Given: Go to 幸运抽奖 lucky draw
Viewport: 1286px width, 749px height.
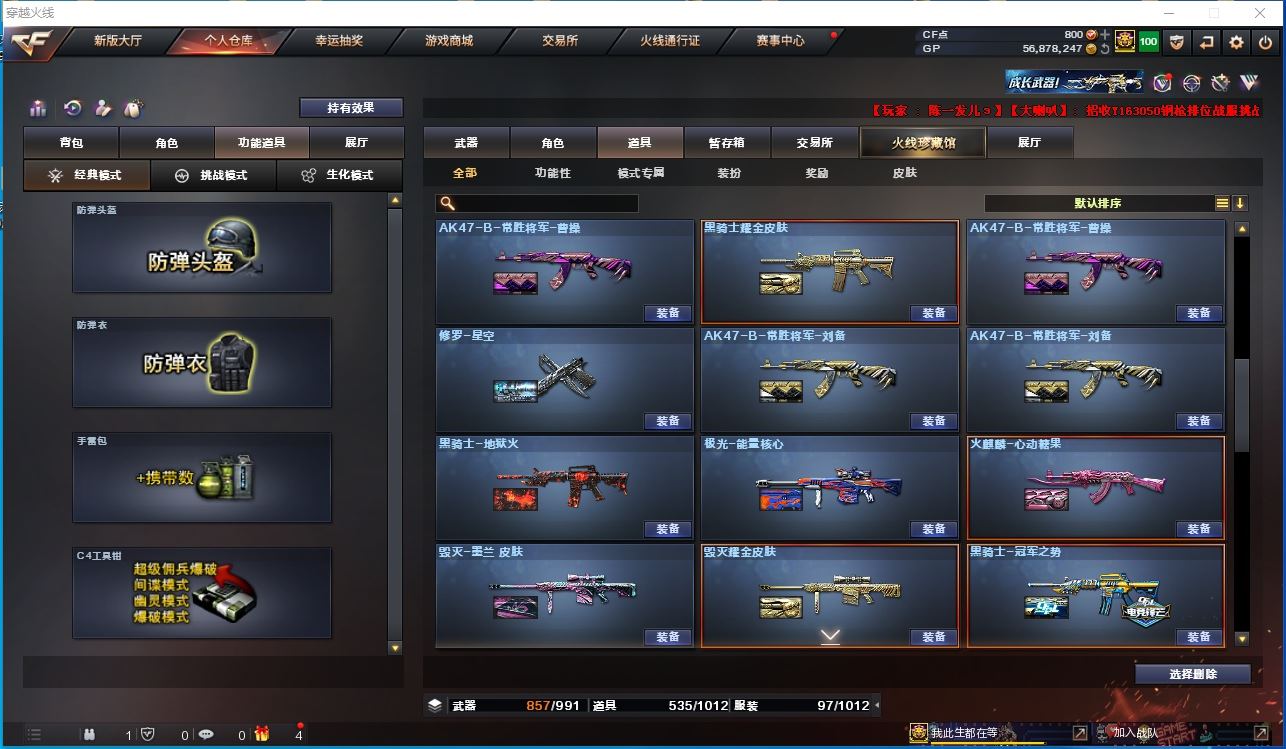Looking at the screenshot, I should point(339,41).
